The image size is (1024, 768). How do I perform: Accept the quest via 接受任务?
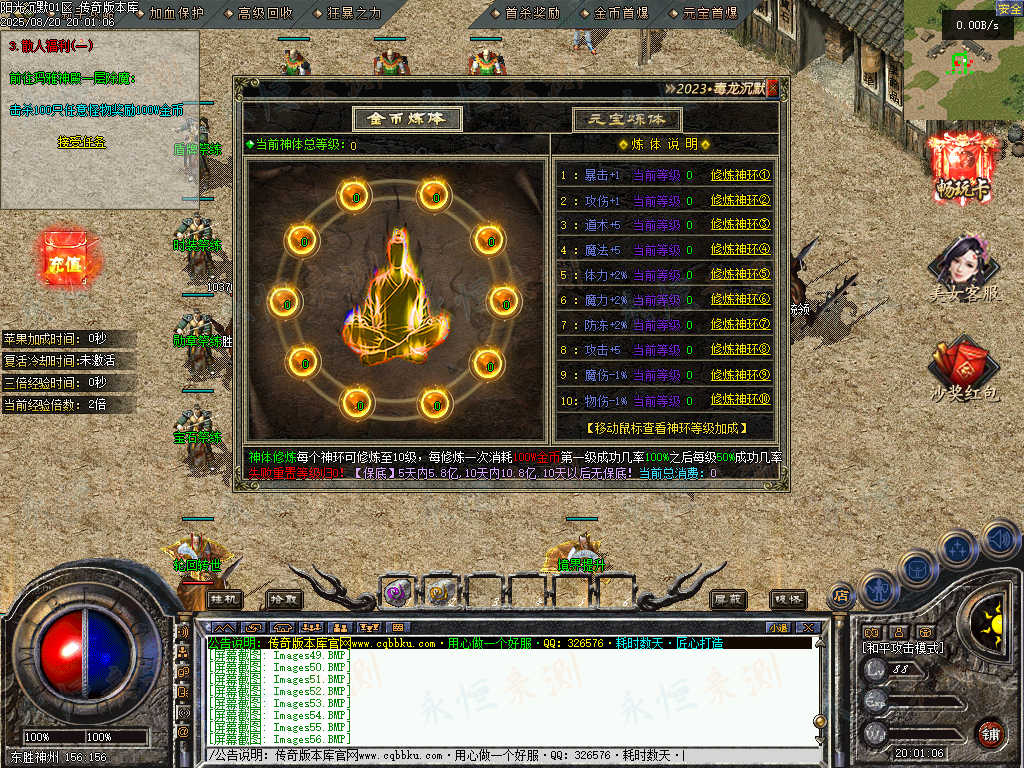(x=81, y=143)
